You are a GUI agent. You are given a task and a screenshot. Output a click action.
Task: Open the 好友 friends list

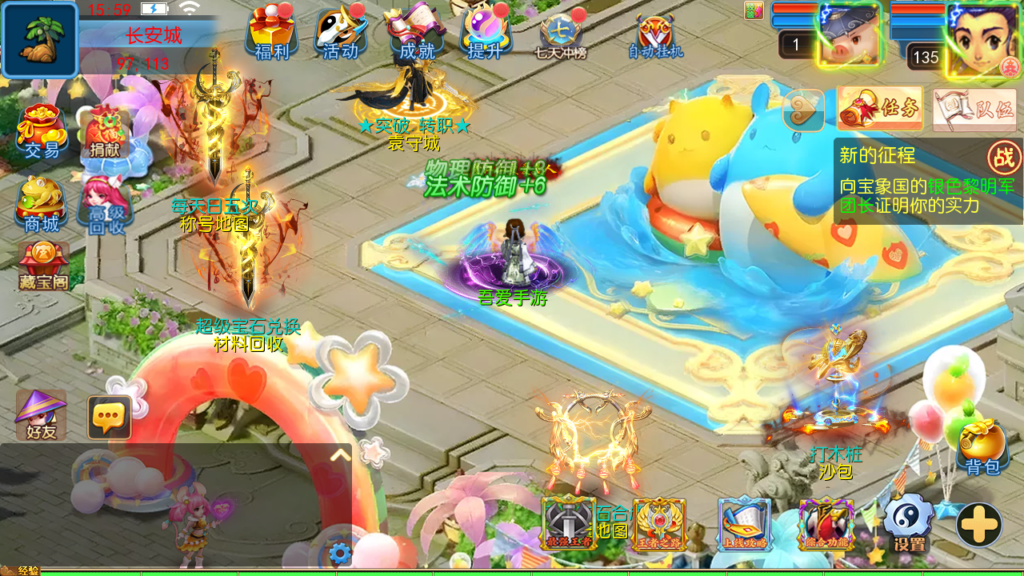pyautogui.click(x=42, y=414)
